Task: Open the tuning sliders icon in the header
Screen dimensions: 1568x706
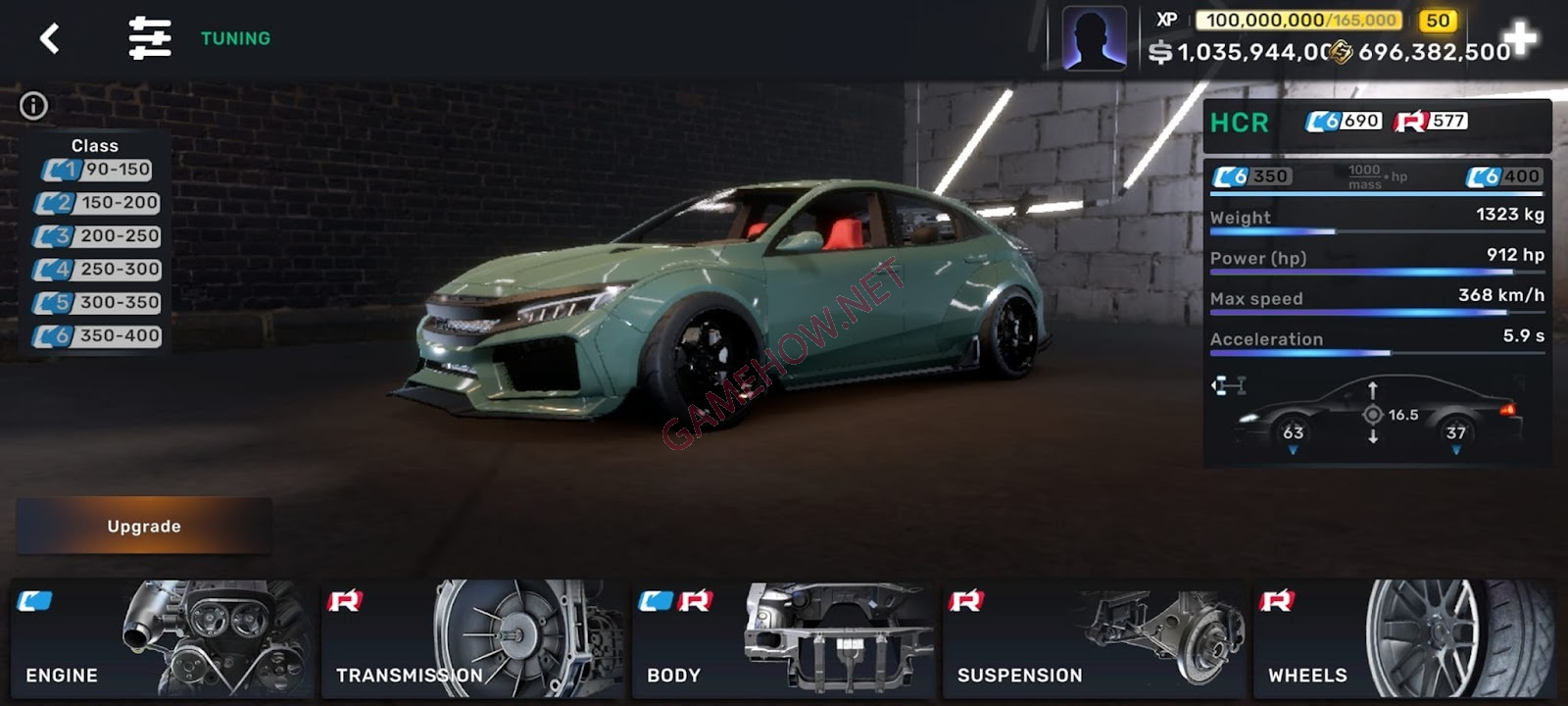Action: tap(149, 37)
